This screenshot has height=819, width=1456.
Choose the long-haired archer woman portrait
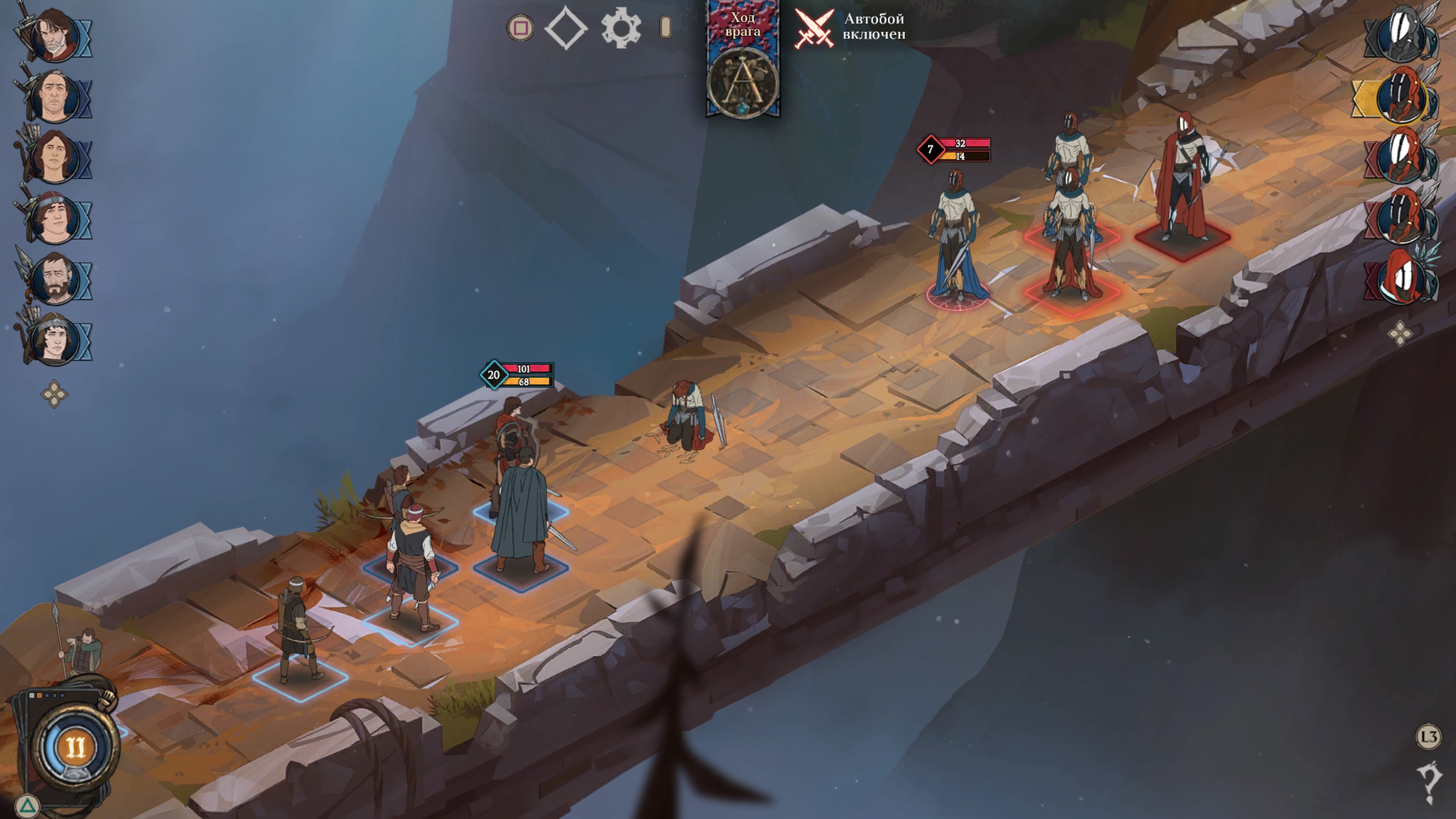coord(55,158)
